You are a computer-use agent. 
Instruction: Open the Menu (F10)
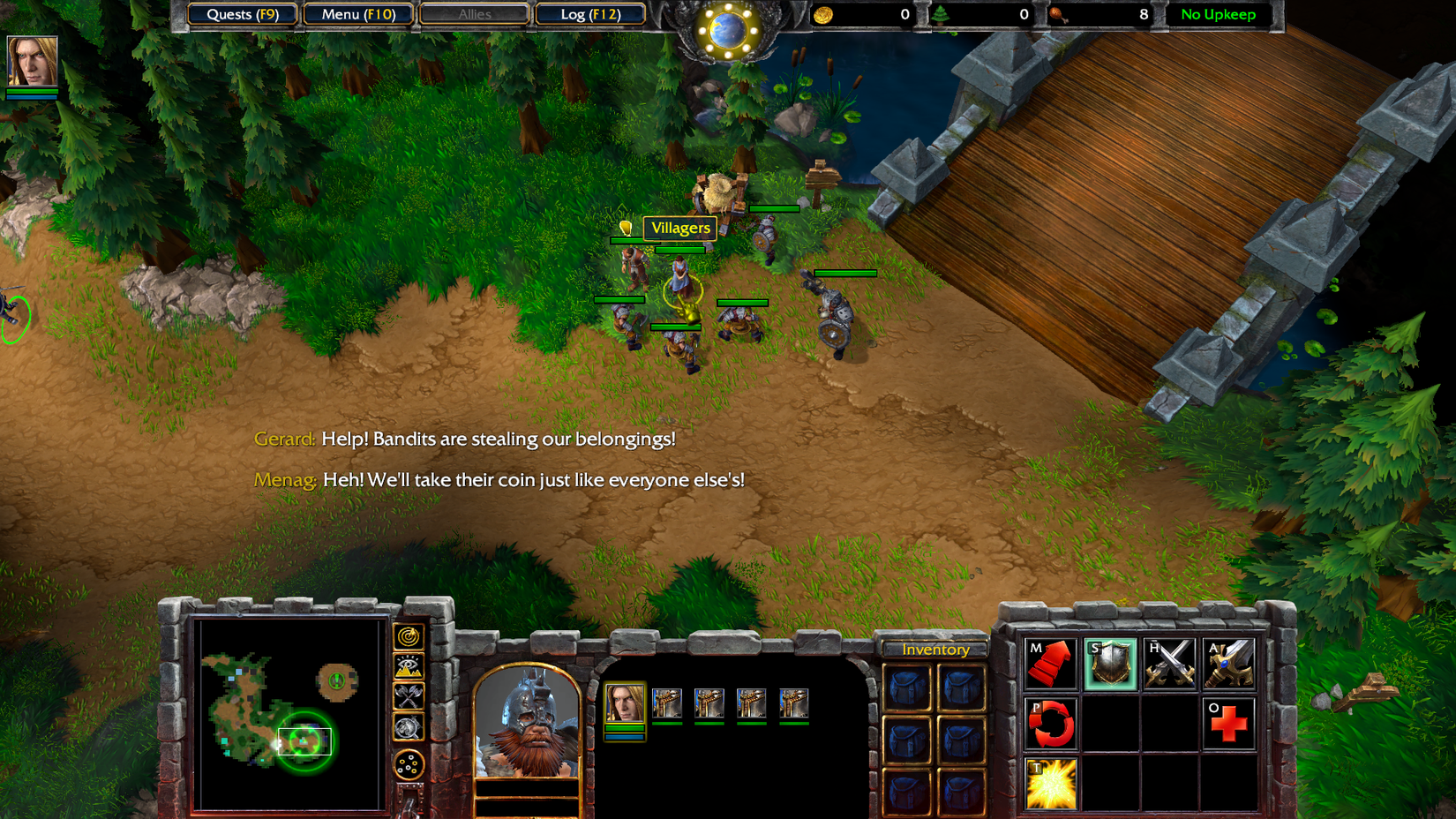[x=357, y=14]
